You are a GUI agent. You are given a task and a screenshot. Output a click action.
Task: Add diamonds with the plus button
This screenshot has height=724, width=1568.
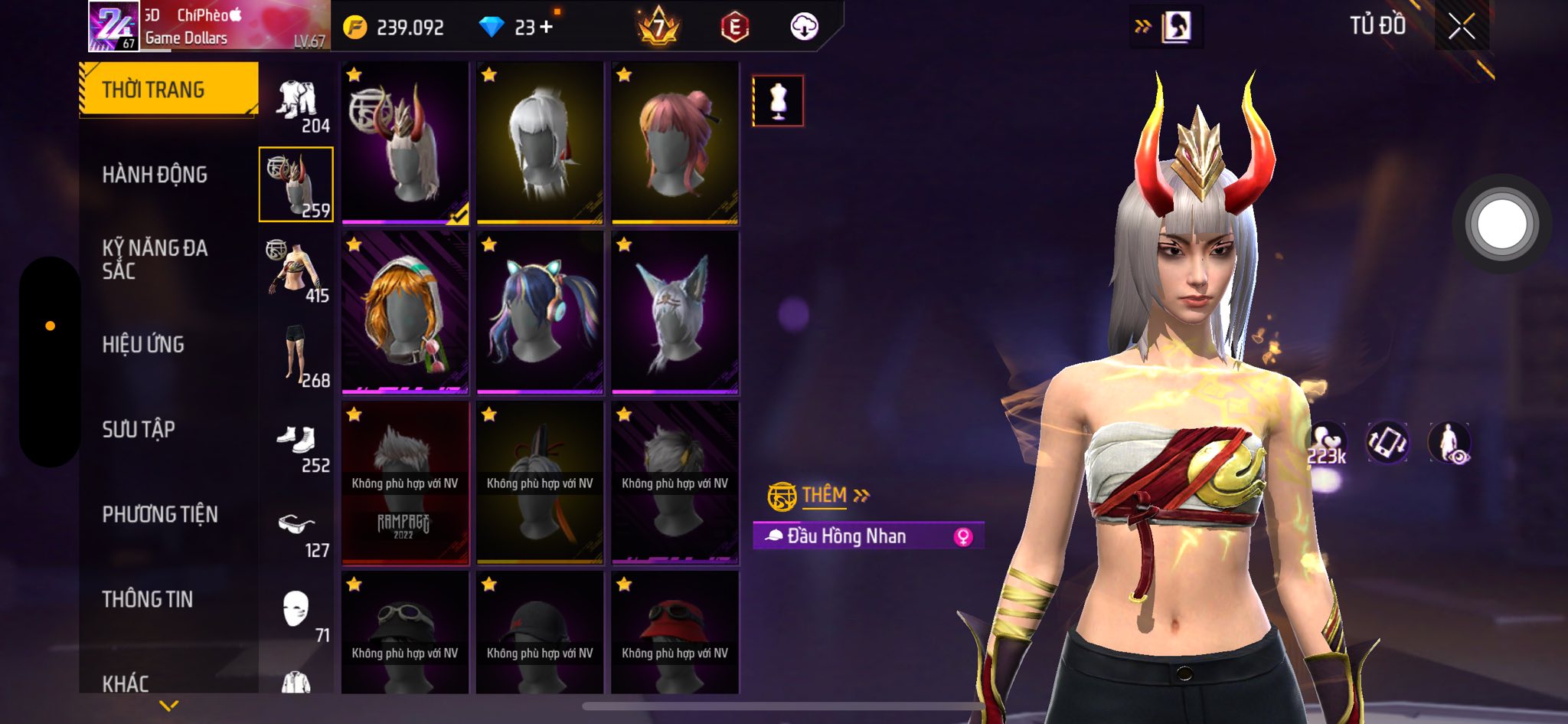pos(546,28)
